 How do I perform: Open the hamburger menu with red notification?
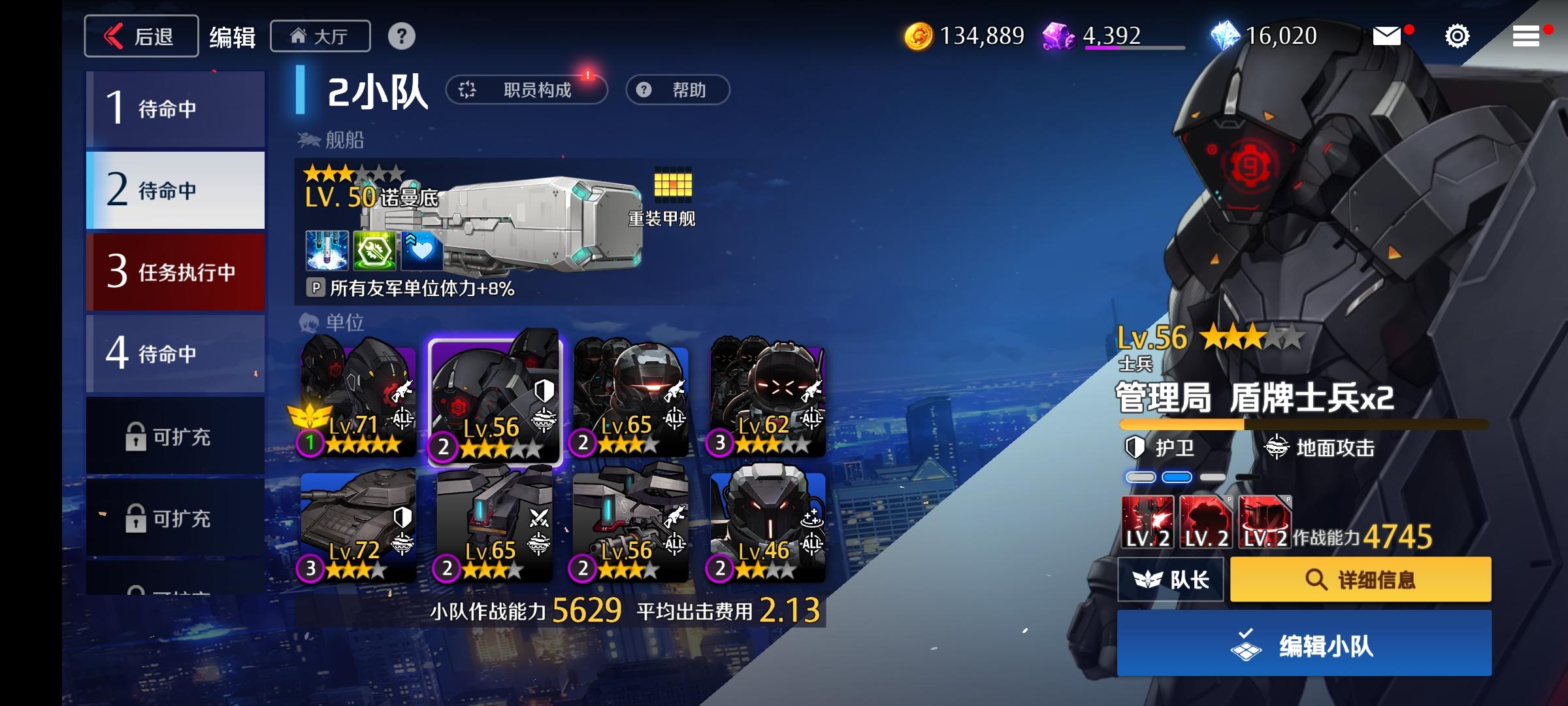tap(1526, 36)
